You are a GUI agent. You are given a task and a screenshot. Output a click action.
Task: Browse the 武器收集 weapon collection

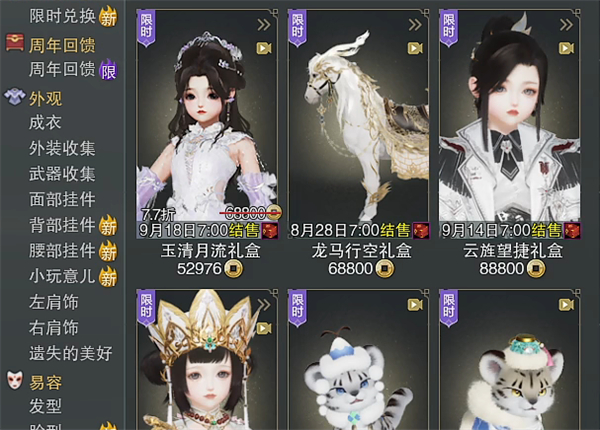click(62, 174)
